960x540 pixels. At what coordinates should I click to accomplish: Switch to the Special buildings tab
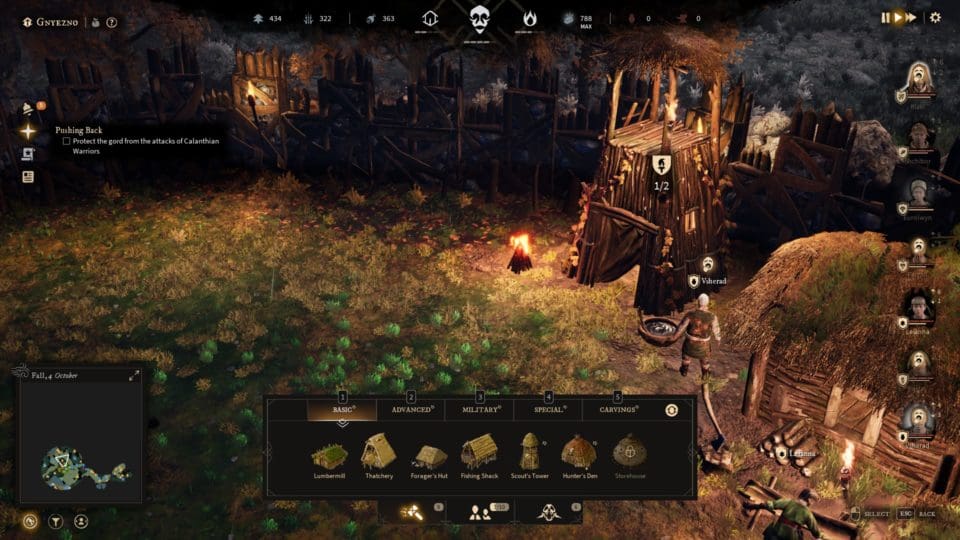pos(548,409)
